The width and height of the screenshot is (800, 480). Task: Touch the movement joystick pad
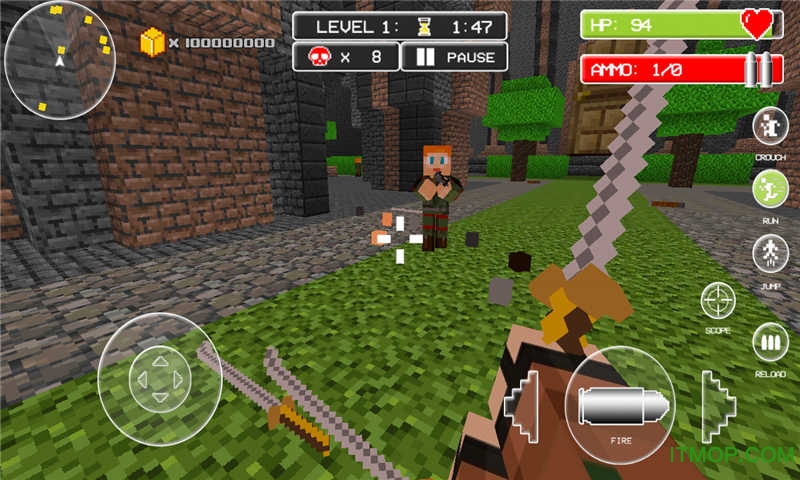tap(160, 378)
